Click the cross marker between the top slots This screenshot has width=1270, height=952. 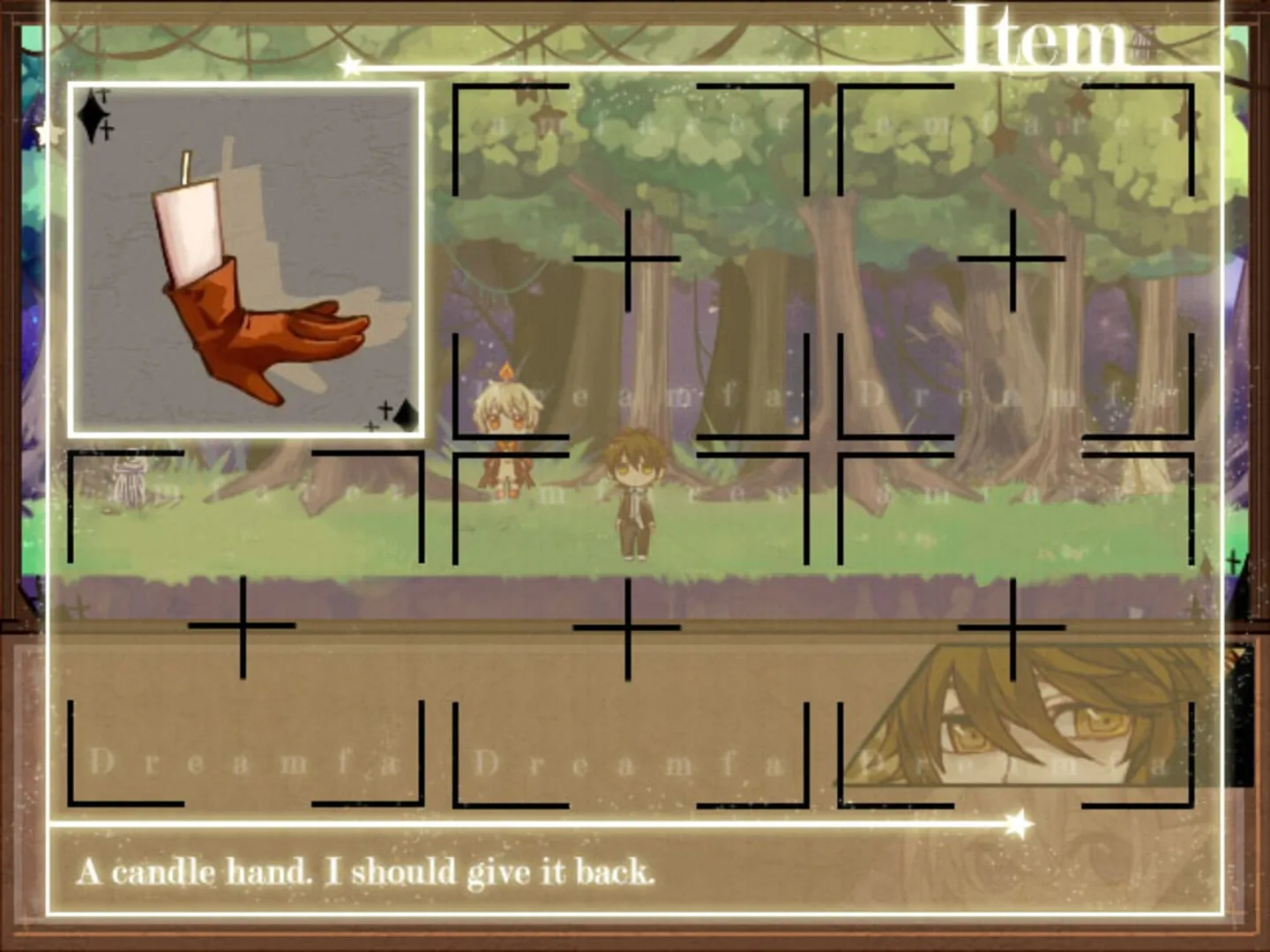pos(628,258)
